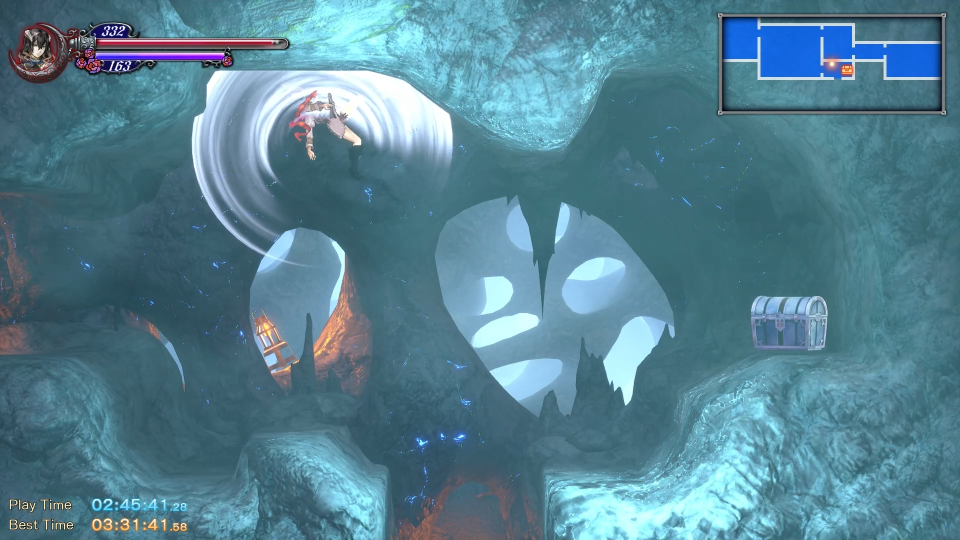Click the character portrait emblem

tap(36, 48)
